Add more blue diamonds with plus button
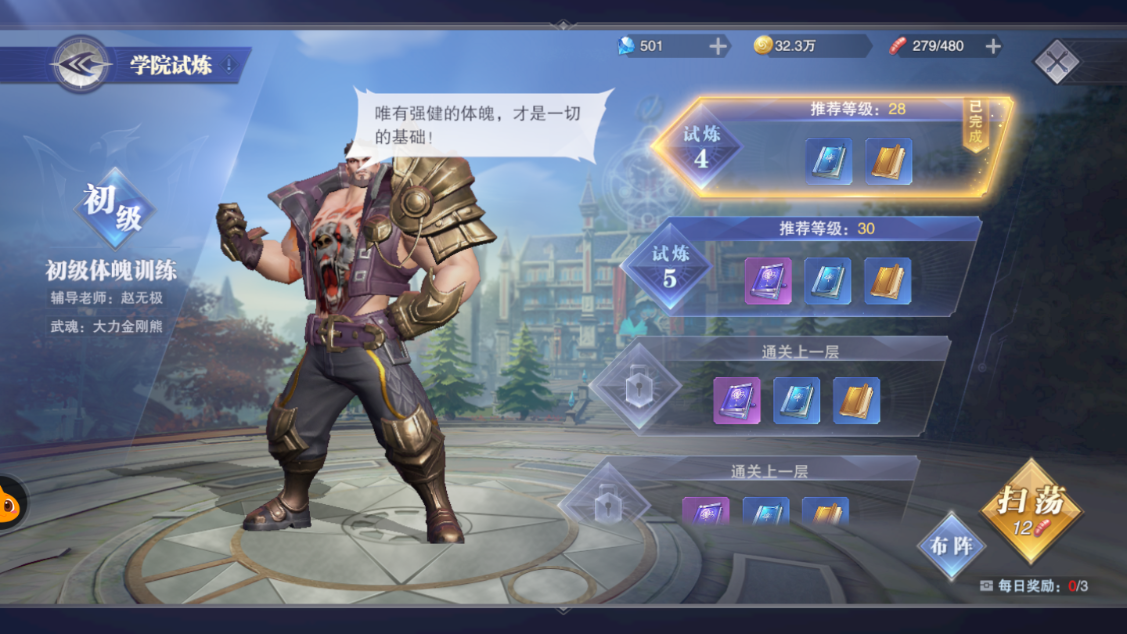This screenshot has height=634, width=1127. (718, 46)
